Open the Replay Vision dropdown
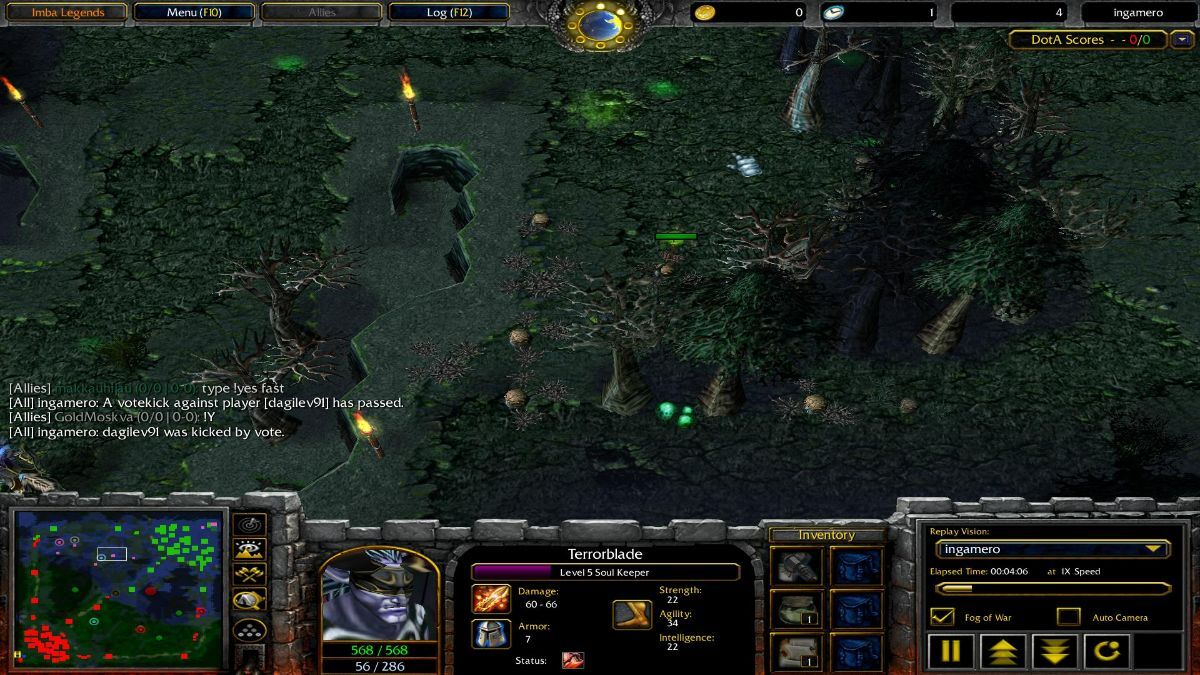Viewport: 1200px width, 675px height. pyautogui.click(x=1051, y=549)
